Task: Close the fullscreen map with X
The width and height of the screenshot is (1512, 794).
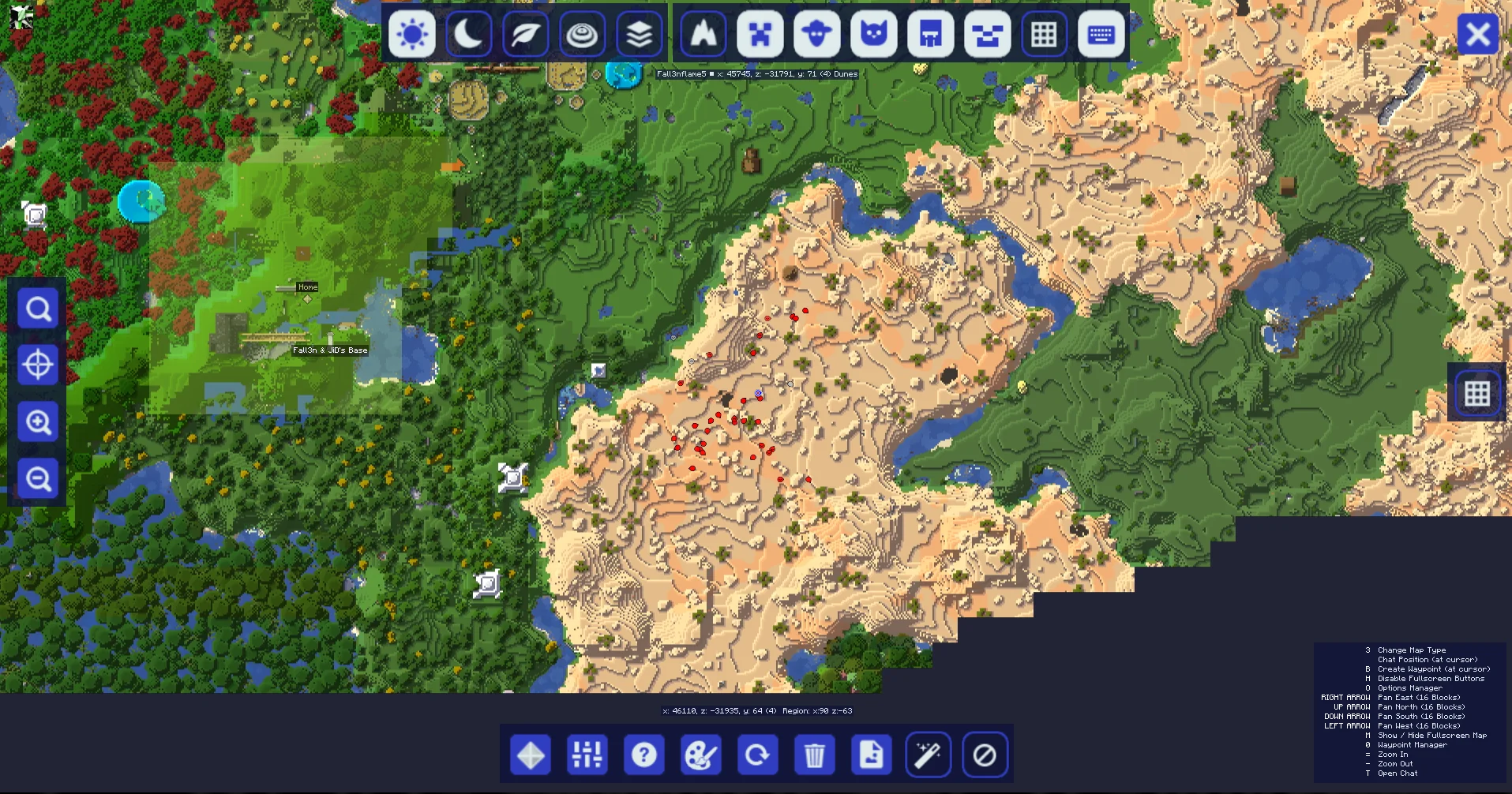Action: click(1478, 35)
